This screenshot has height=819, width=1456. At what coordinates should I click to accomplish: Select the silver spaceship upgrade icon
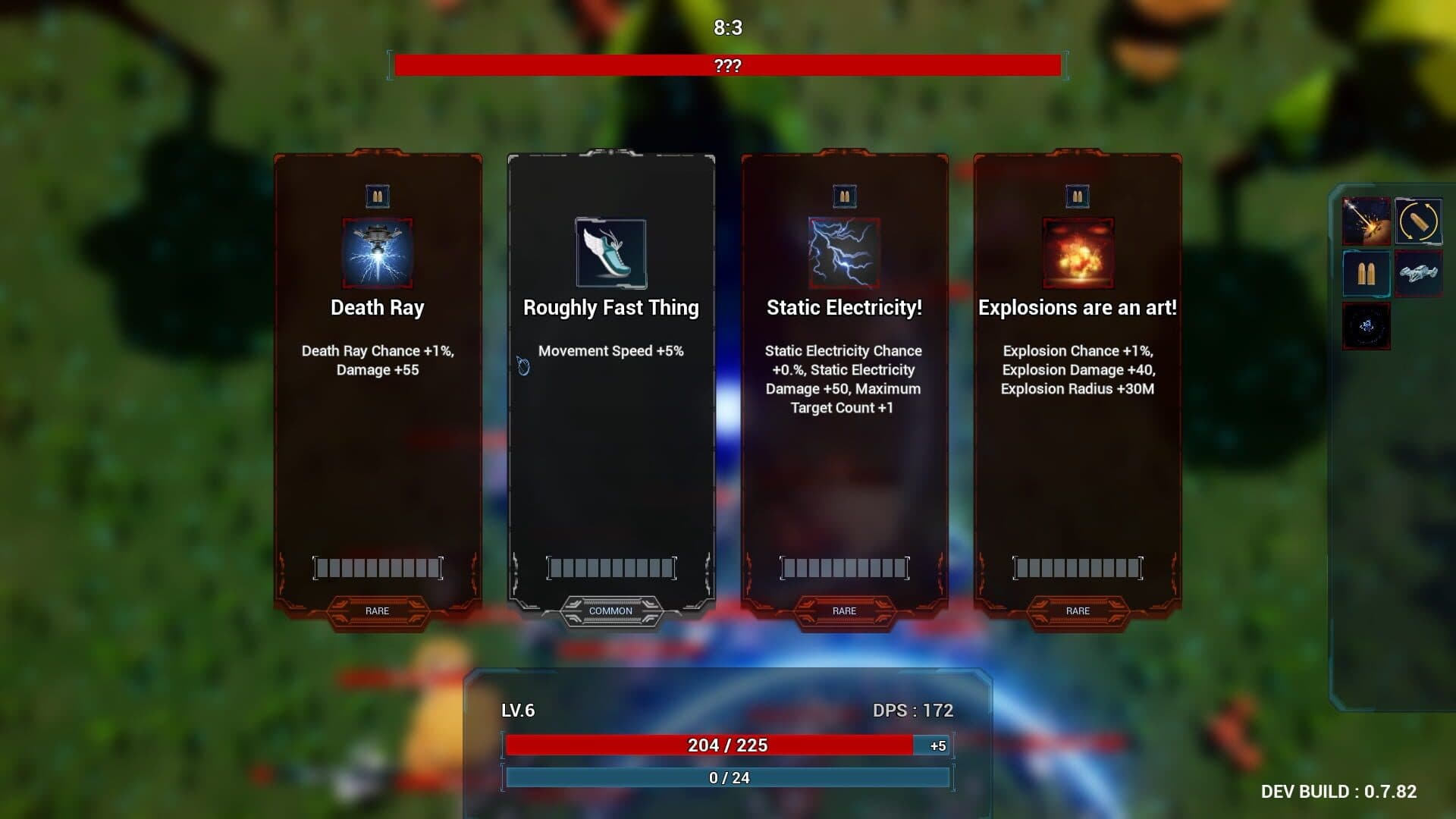[x=1418, y=274]
